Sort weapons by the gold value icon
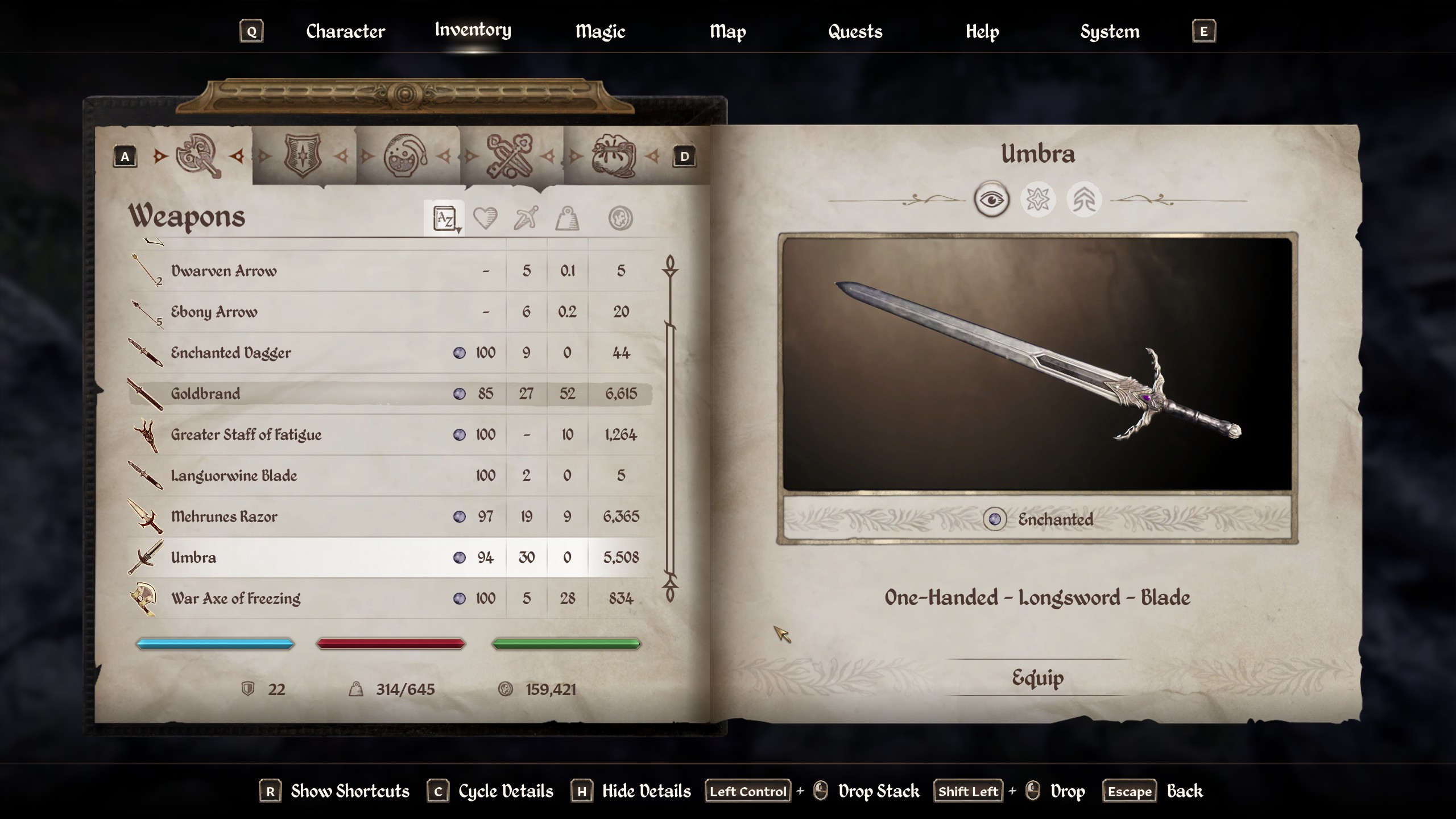Screen dimensions: 1456x819 [x=620, y=218]
